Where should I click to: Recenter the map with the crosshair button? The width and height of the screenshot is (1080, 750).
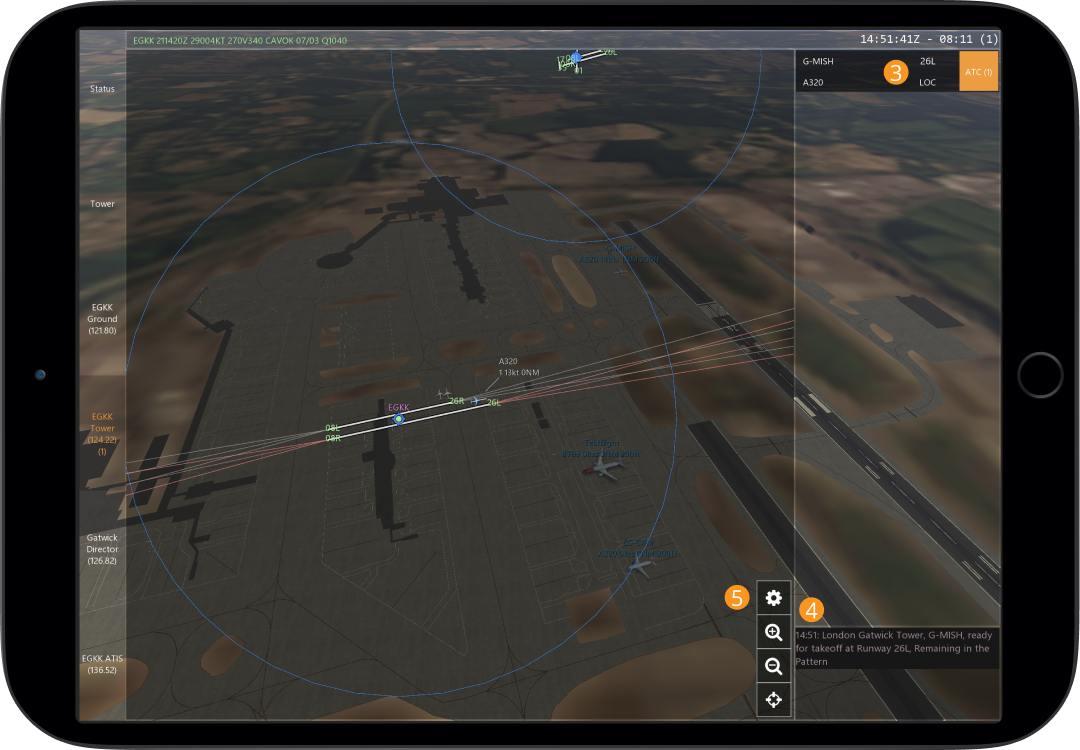tap(773, 700)
